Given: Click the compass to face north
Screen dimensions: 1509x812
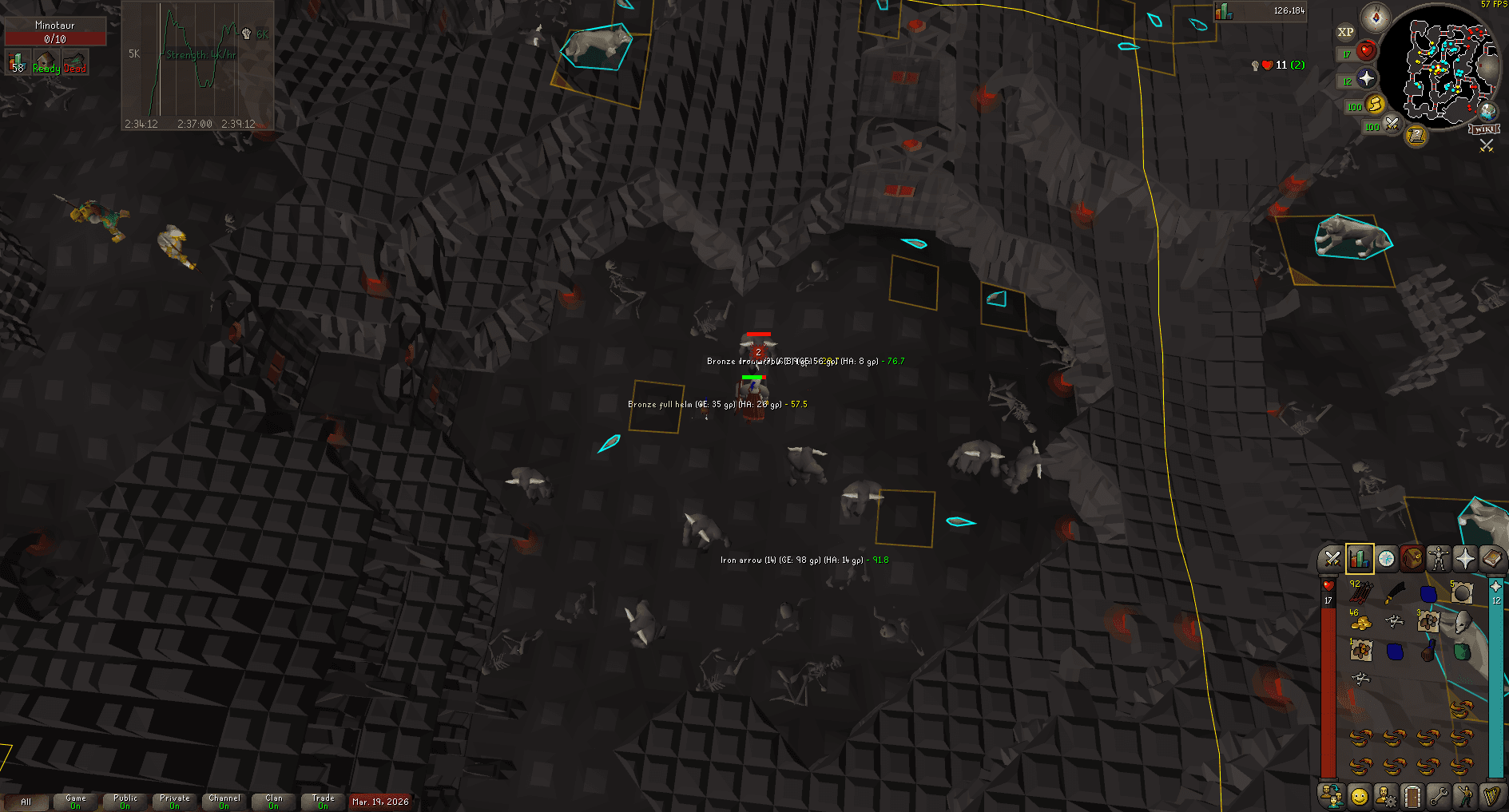Looking at the screenshot, I should [1376, 17].
